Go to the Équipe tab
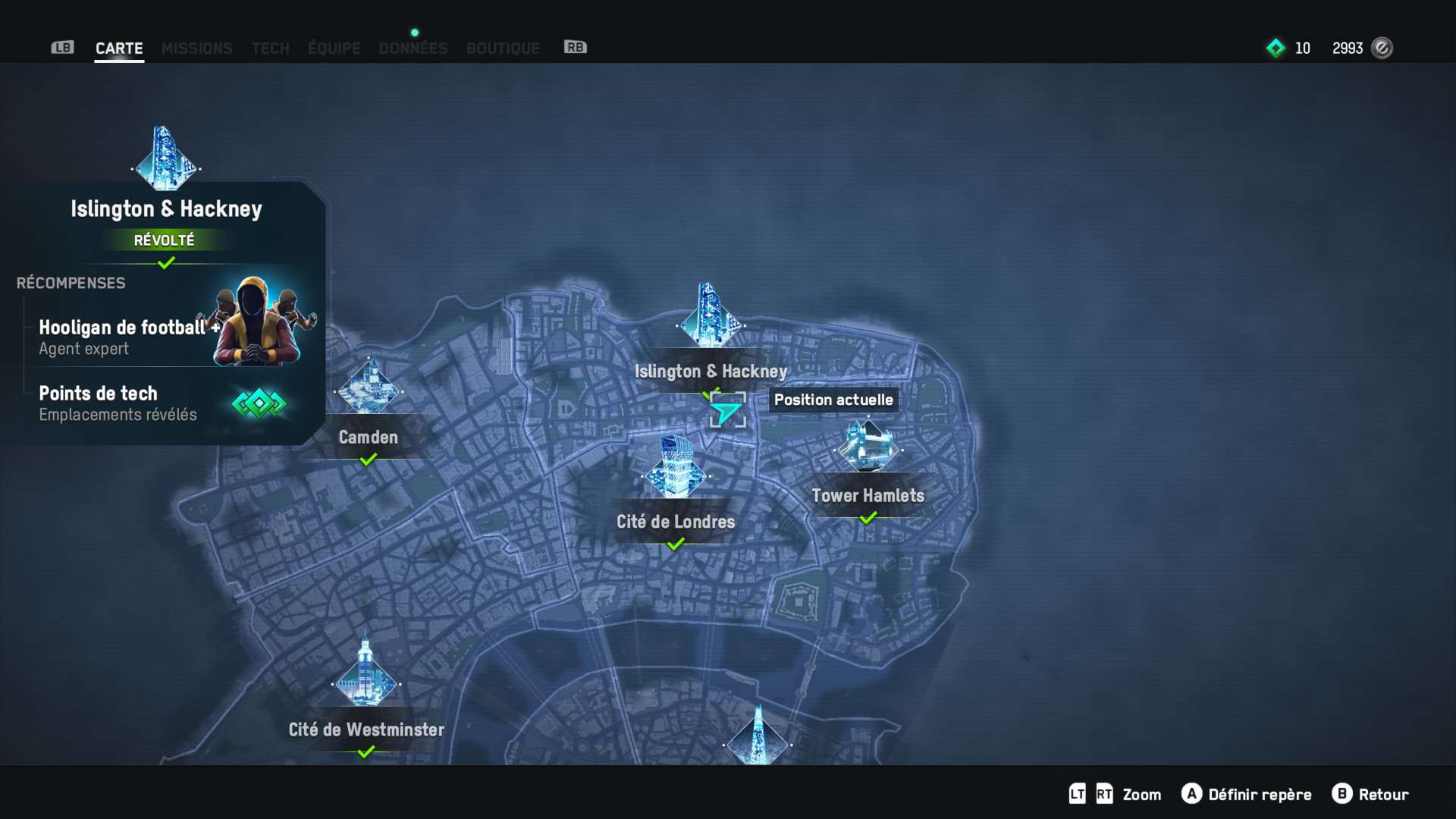The height and width of the screenshot is (819, 1456). pyautogui.click(x=334, y=49)
